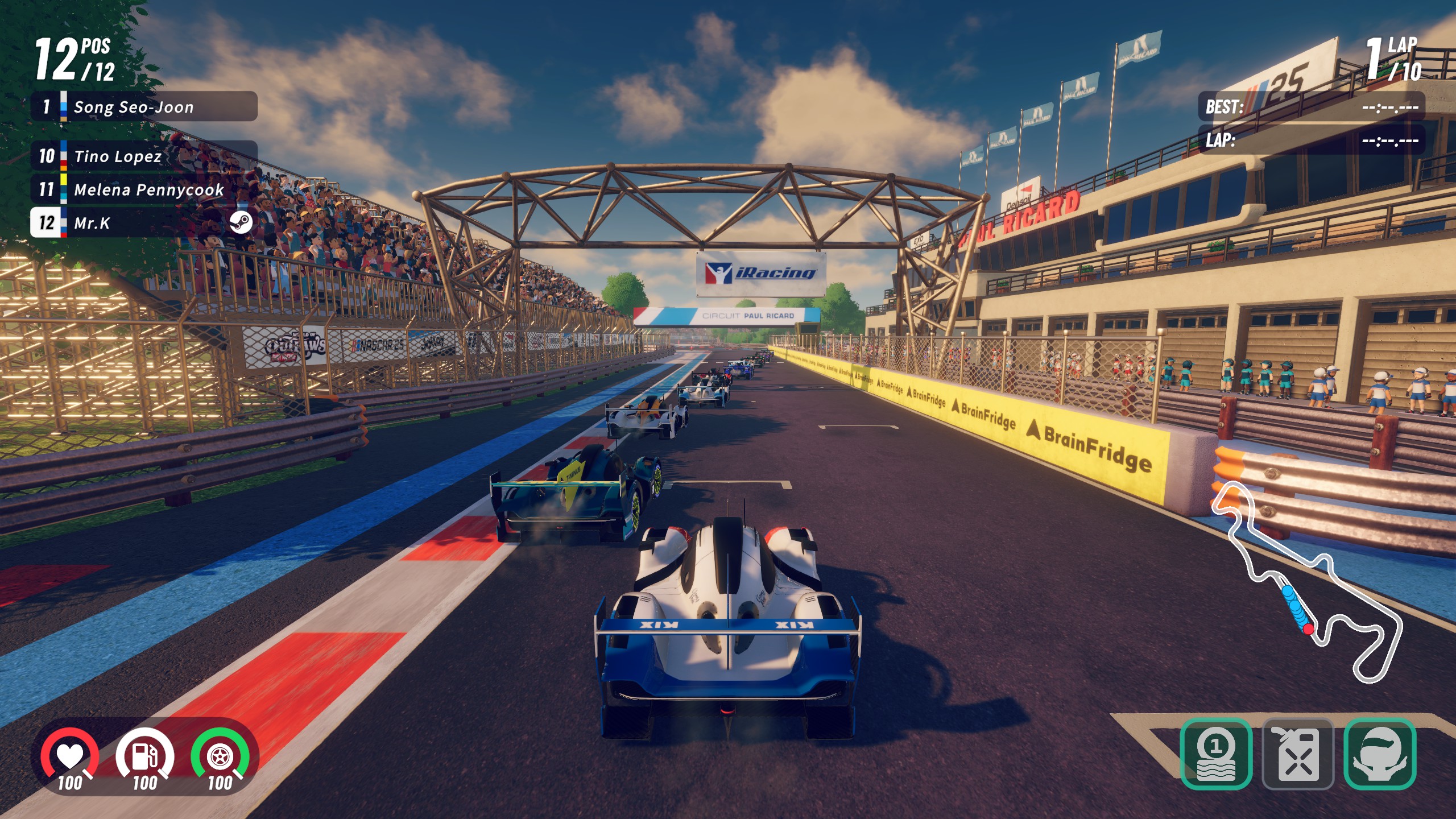Toggle the fuel jerrycan refuel icon
This screenshot has height=819, width=1456.
(1298, 754)
